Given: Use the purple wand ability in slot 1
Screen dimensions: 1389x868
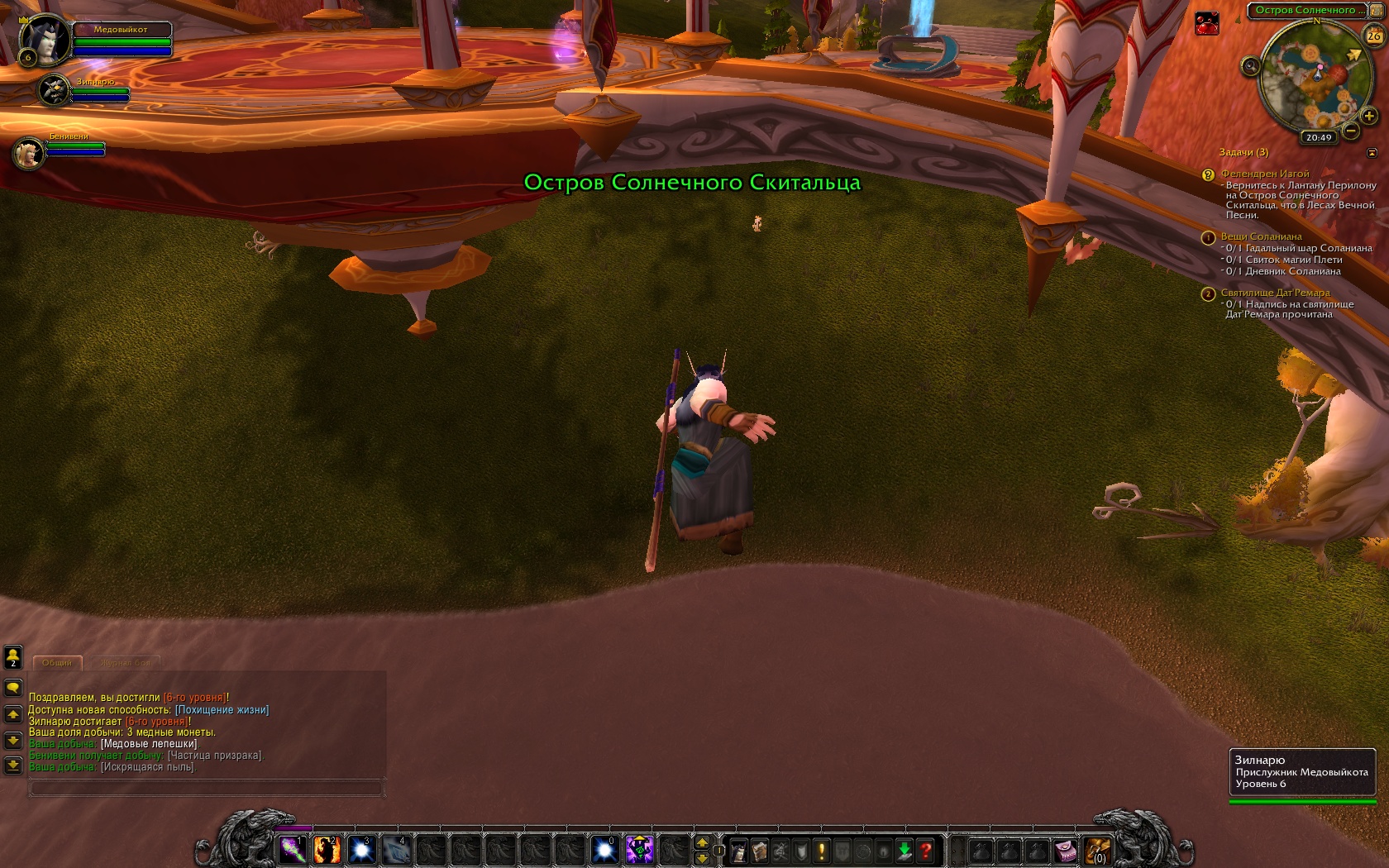Looking at the screenshot, I should (292, 849).
